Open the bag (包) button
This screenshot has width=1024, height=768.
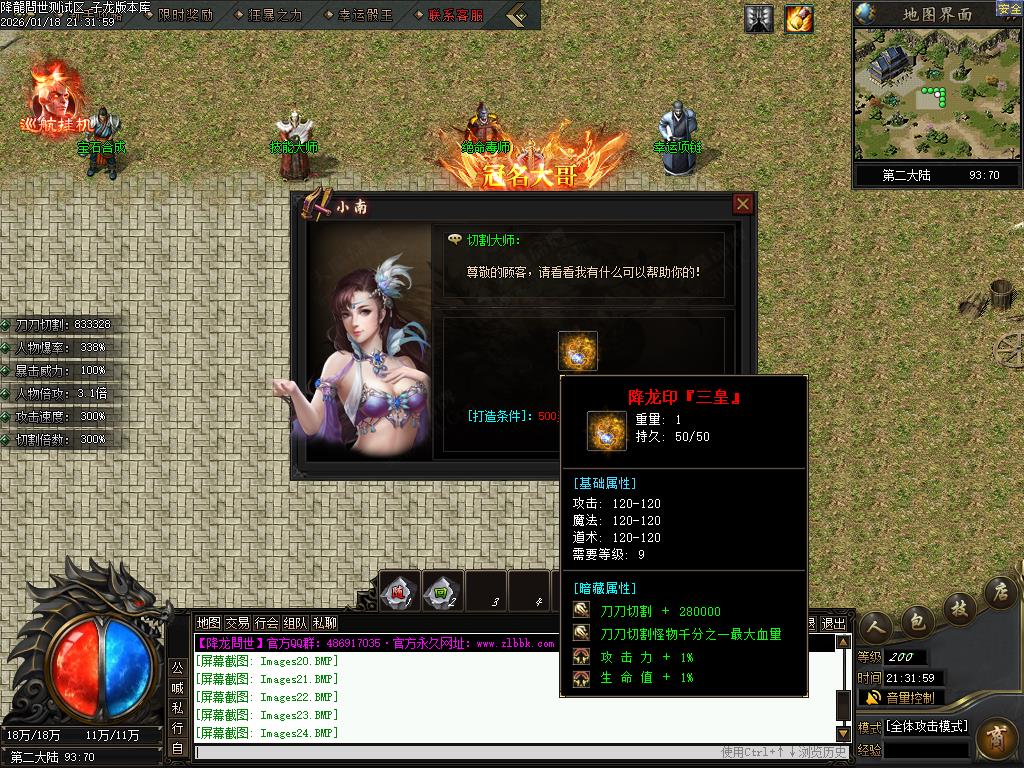[x=916, y=619]
